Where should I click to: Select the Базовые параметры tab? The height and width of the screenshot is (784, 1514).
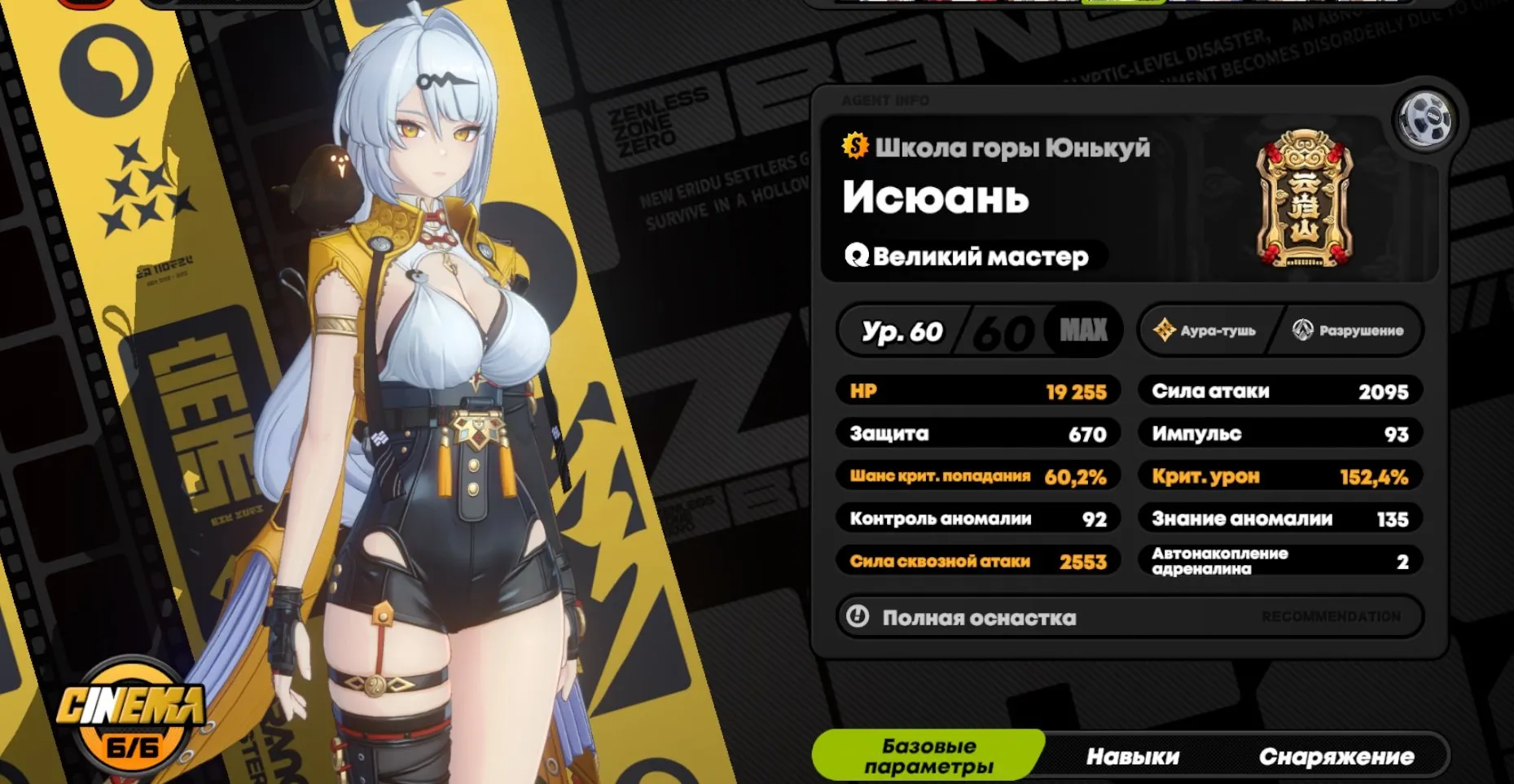click(x=928, y=756)
